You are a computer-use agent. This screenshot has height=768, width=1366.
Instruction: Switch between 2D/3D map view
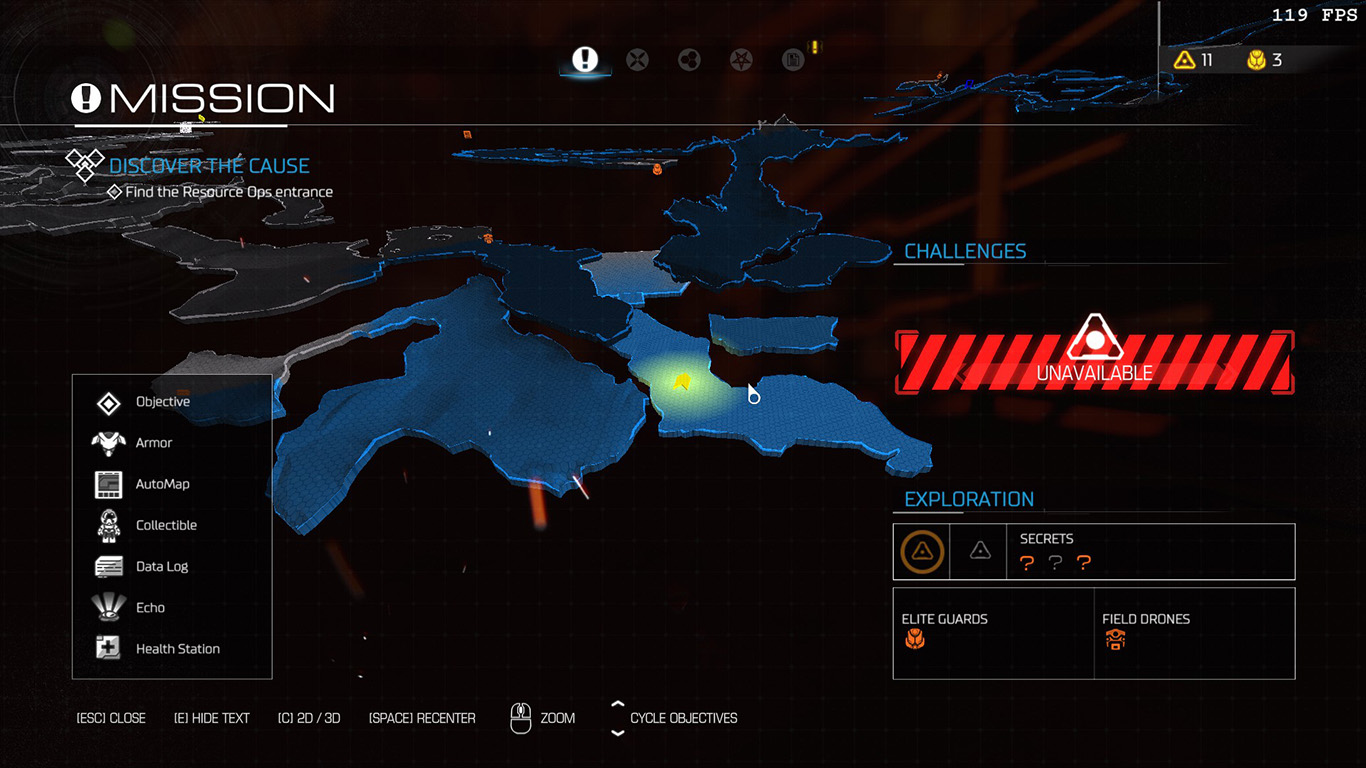pyautogui.click(x=309, y=717)
